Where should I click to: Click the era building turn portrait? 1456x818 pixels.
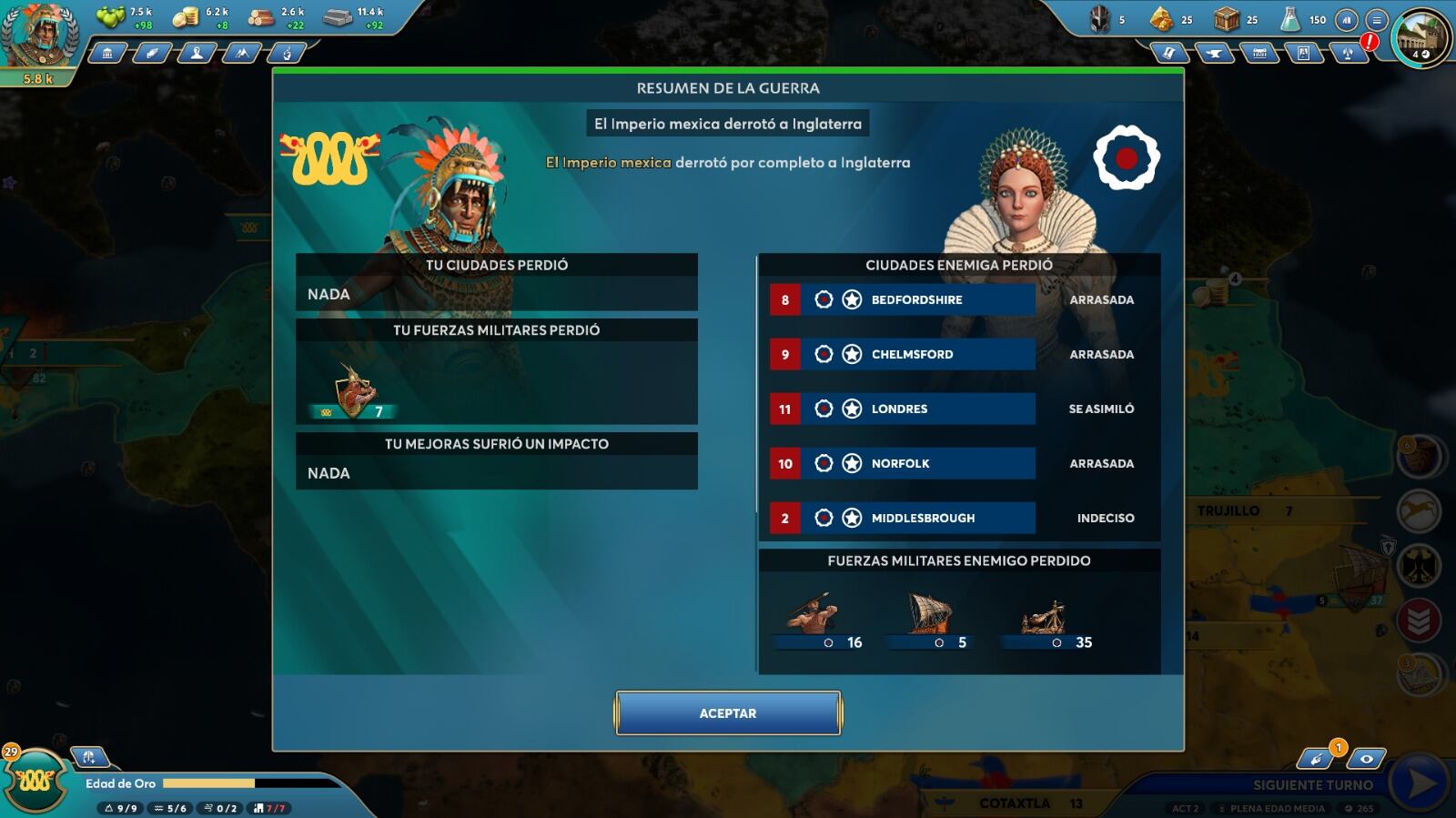click(x=1421, y=38)
